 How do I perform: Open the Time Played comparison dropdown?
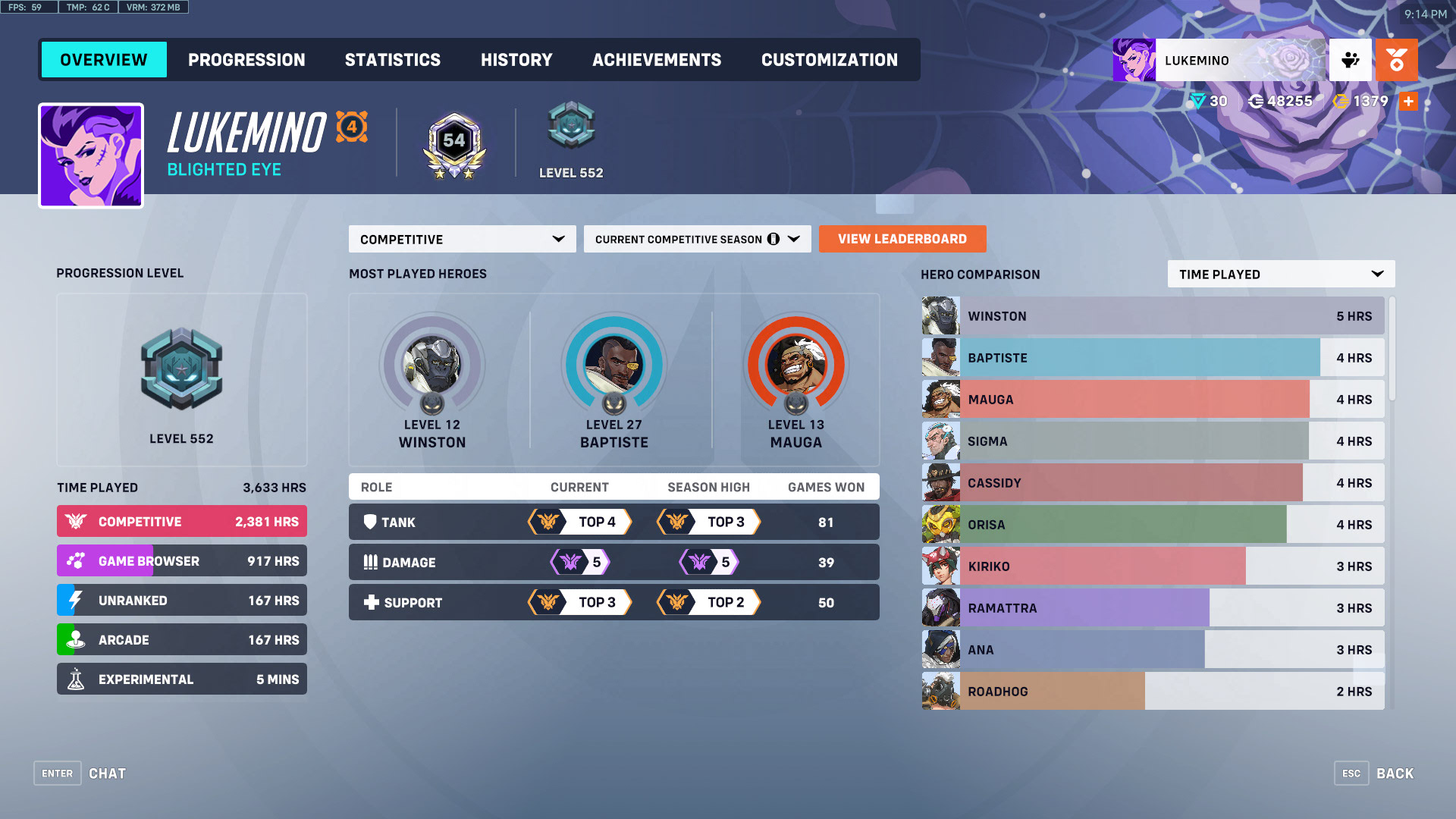pyautogui.click(x=1281, y=274)
